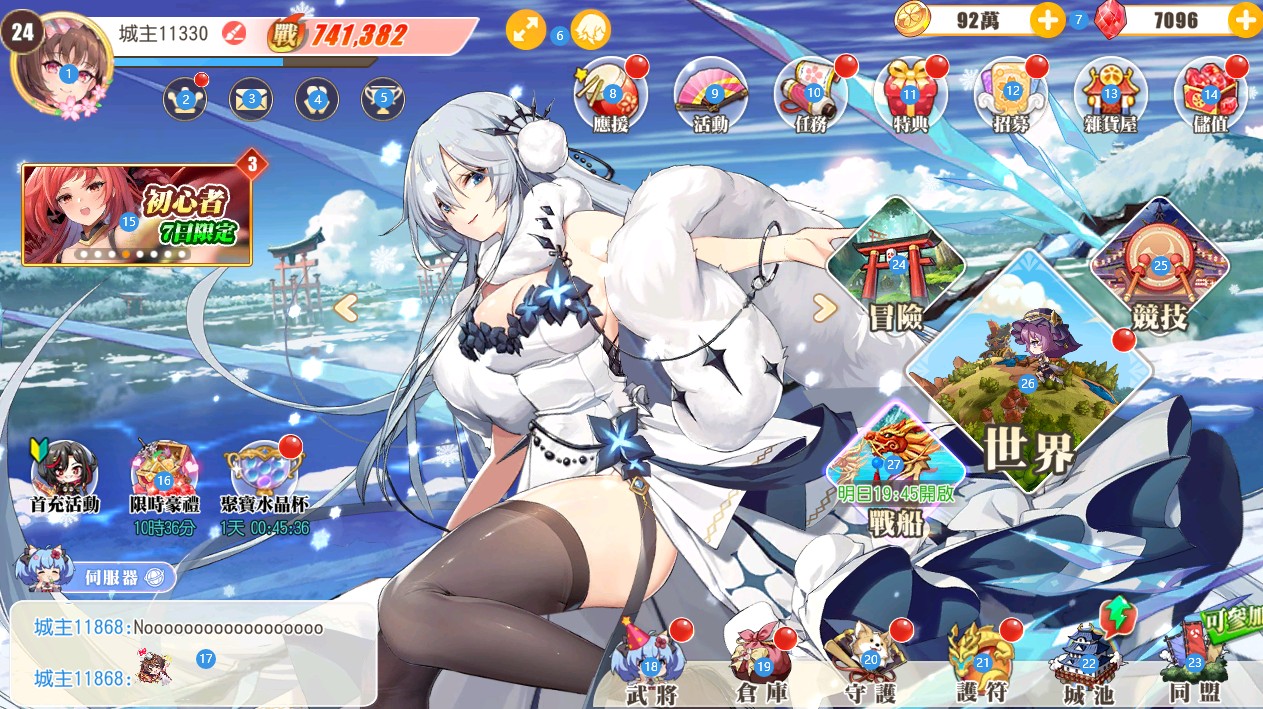Image resolution: width=1263 pixels, height=709 pixels.
Task: Open the 招募 recruit menu
Action: point(1010,95)
